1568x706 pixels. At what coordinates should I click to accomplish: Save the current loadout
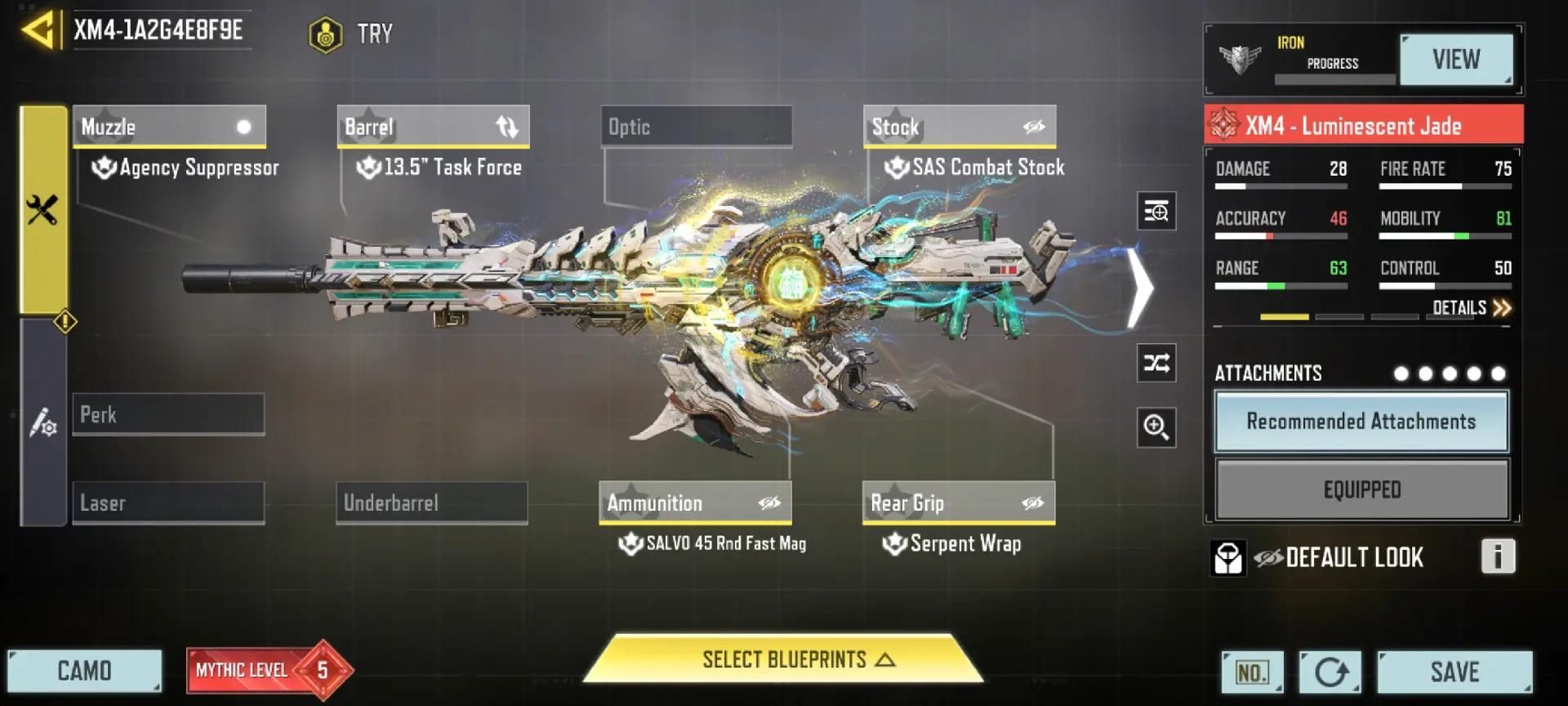[x=1454, y=672]
